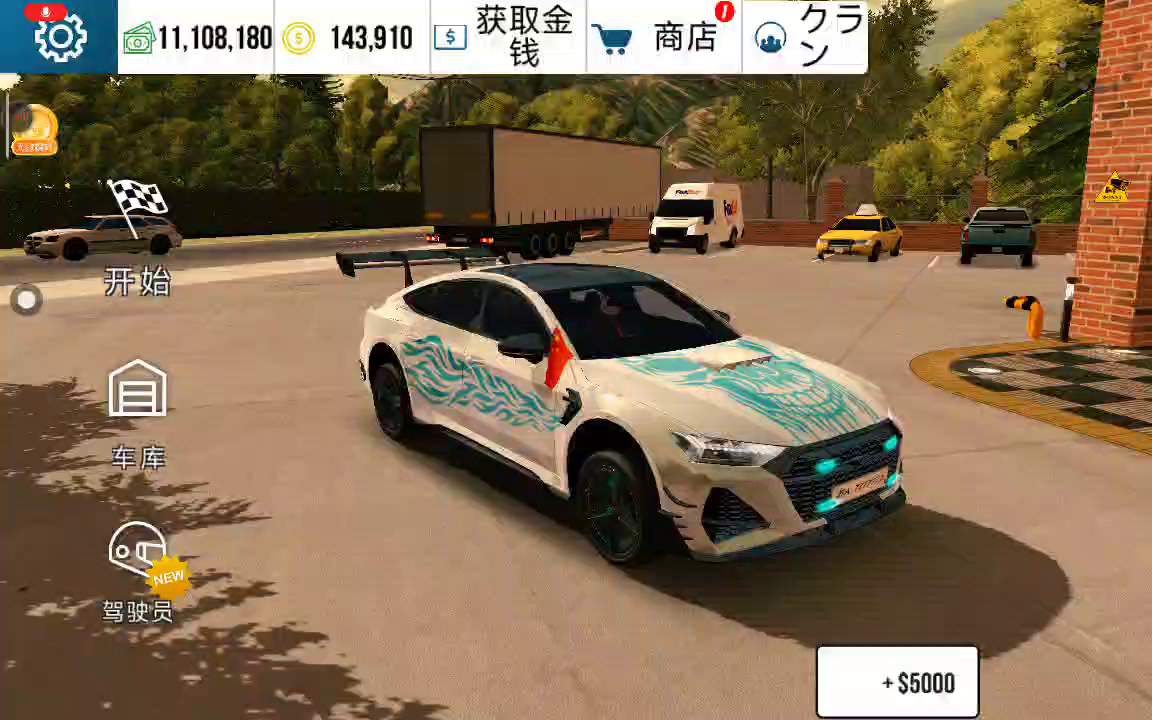Open the settings gear menu
Image resolution: width=1152 pixels, height=720 pixels.
tap(60, 37)
